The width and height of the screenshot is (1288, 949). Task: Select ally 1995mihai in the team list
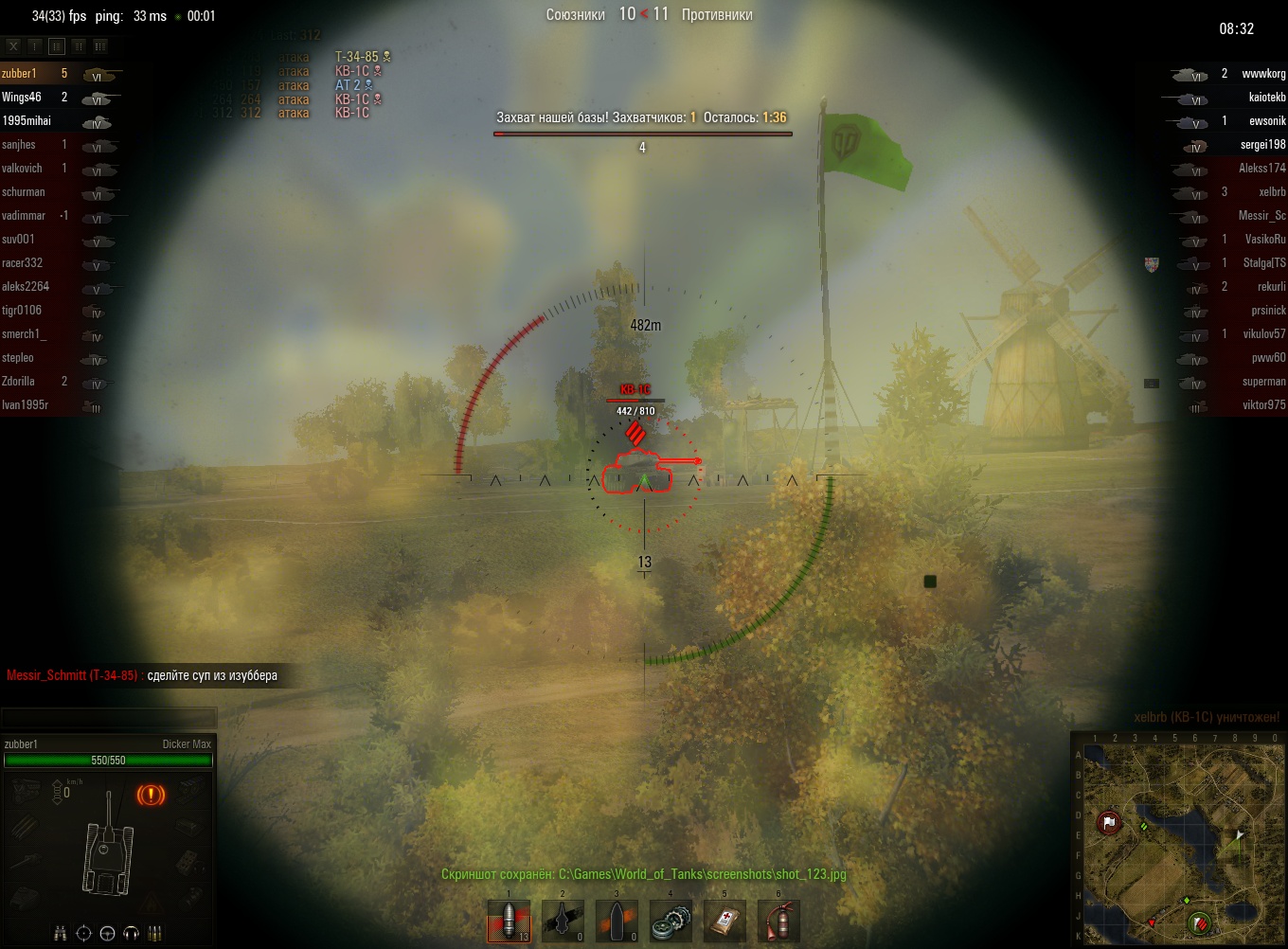(x=27, y=121)
